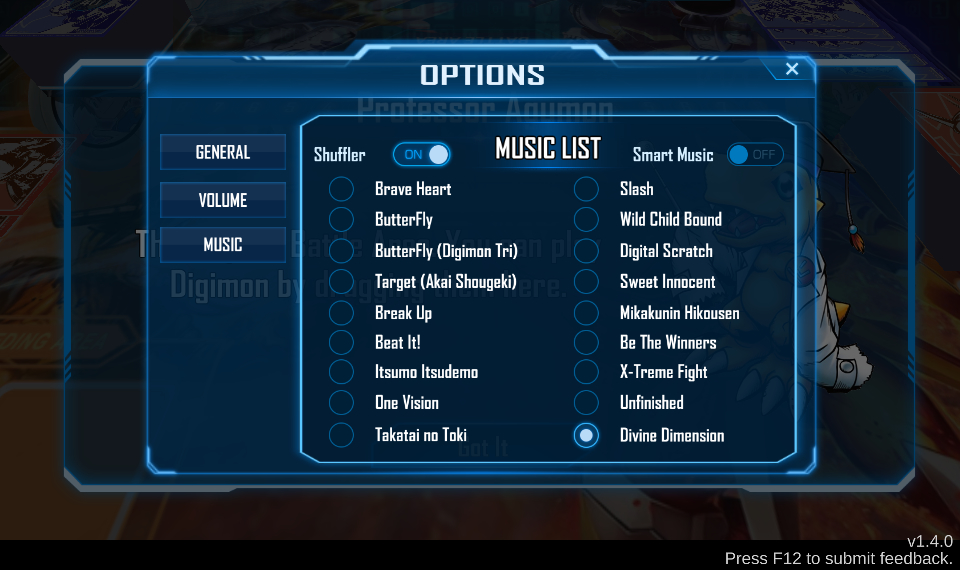
Task: Select the Break Up track
Action: (342, 313)
